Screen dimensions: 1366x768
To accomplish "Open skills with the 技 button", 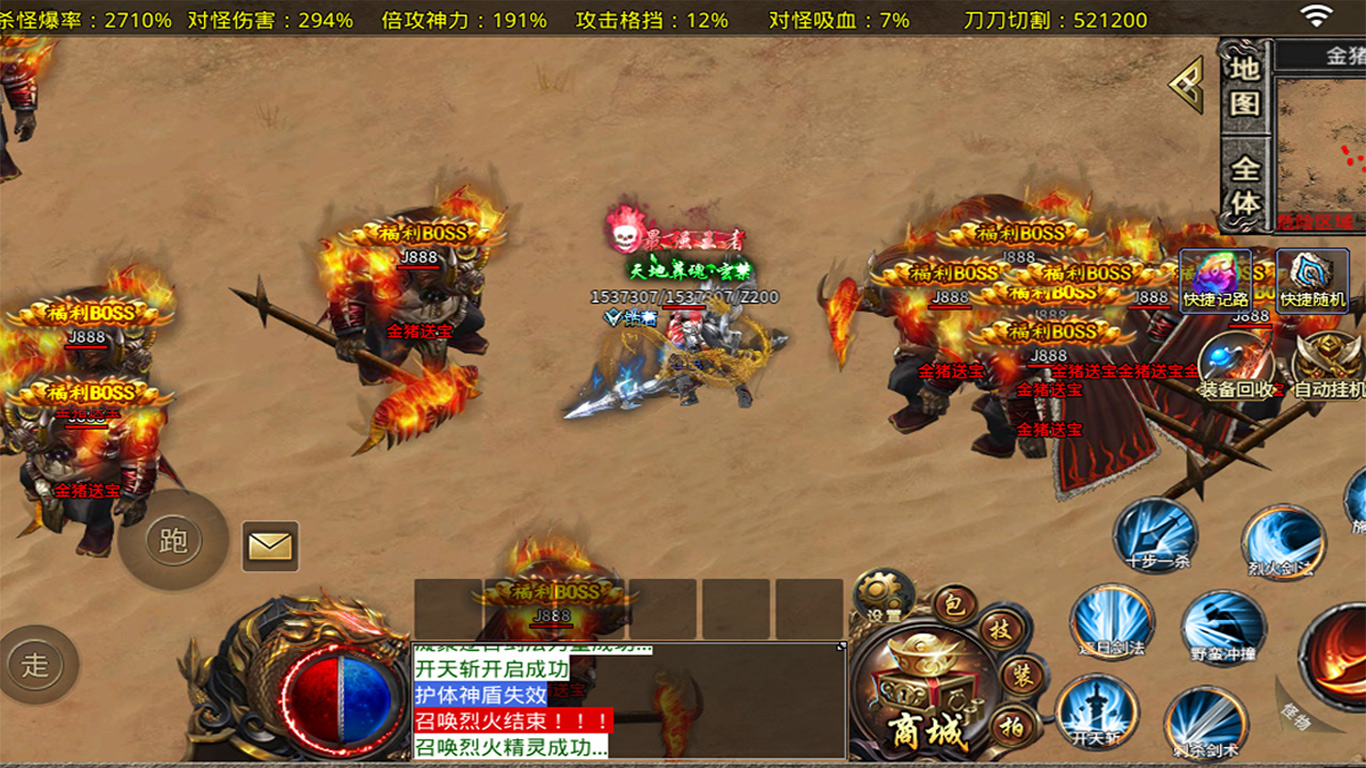I will (998, 631).
